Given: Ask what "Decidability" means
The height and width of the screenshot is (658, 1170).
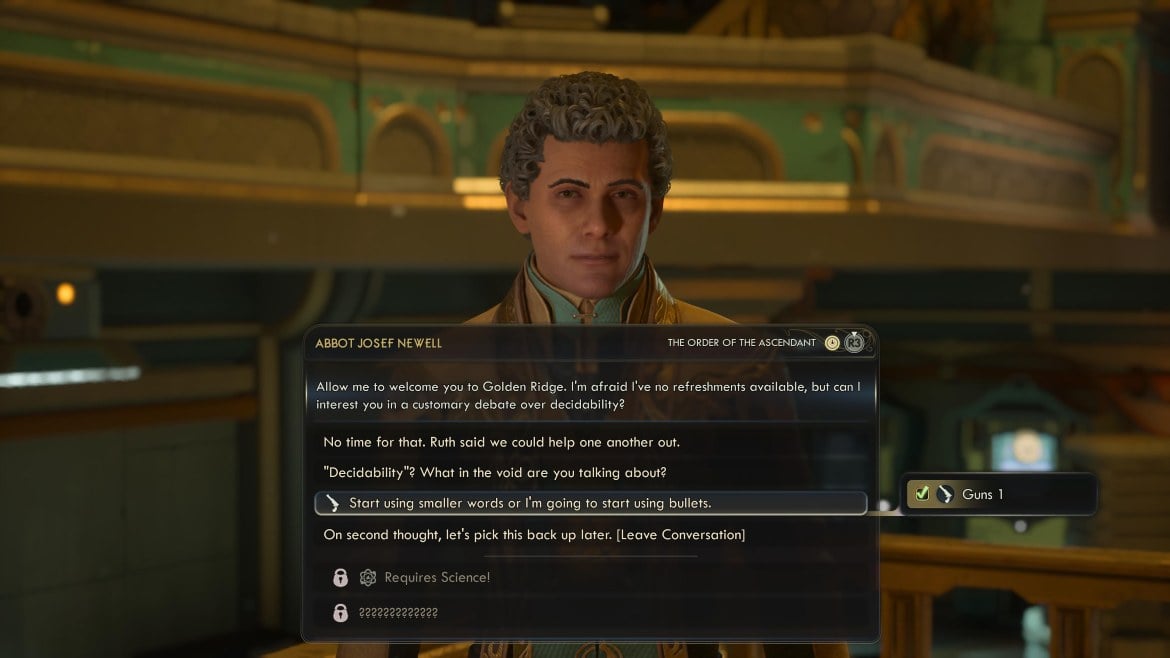Looking at the screenshot, I should point(494,472).
